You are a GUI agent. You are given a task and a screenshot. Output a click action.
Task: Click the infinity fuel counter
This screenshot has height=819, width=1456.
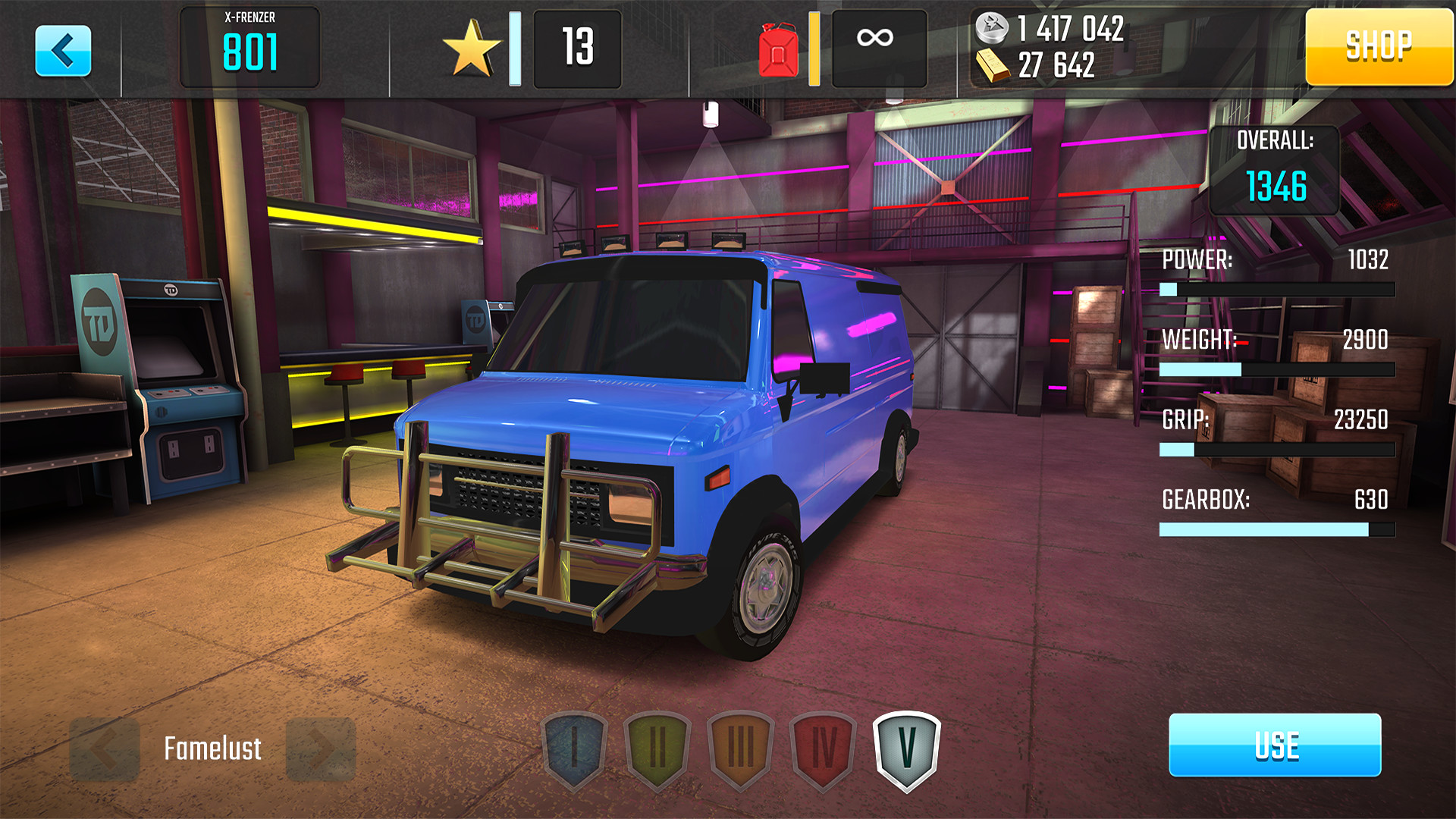[x=877, y=48]
